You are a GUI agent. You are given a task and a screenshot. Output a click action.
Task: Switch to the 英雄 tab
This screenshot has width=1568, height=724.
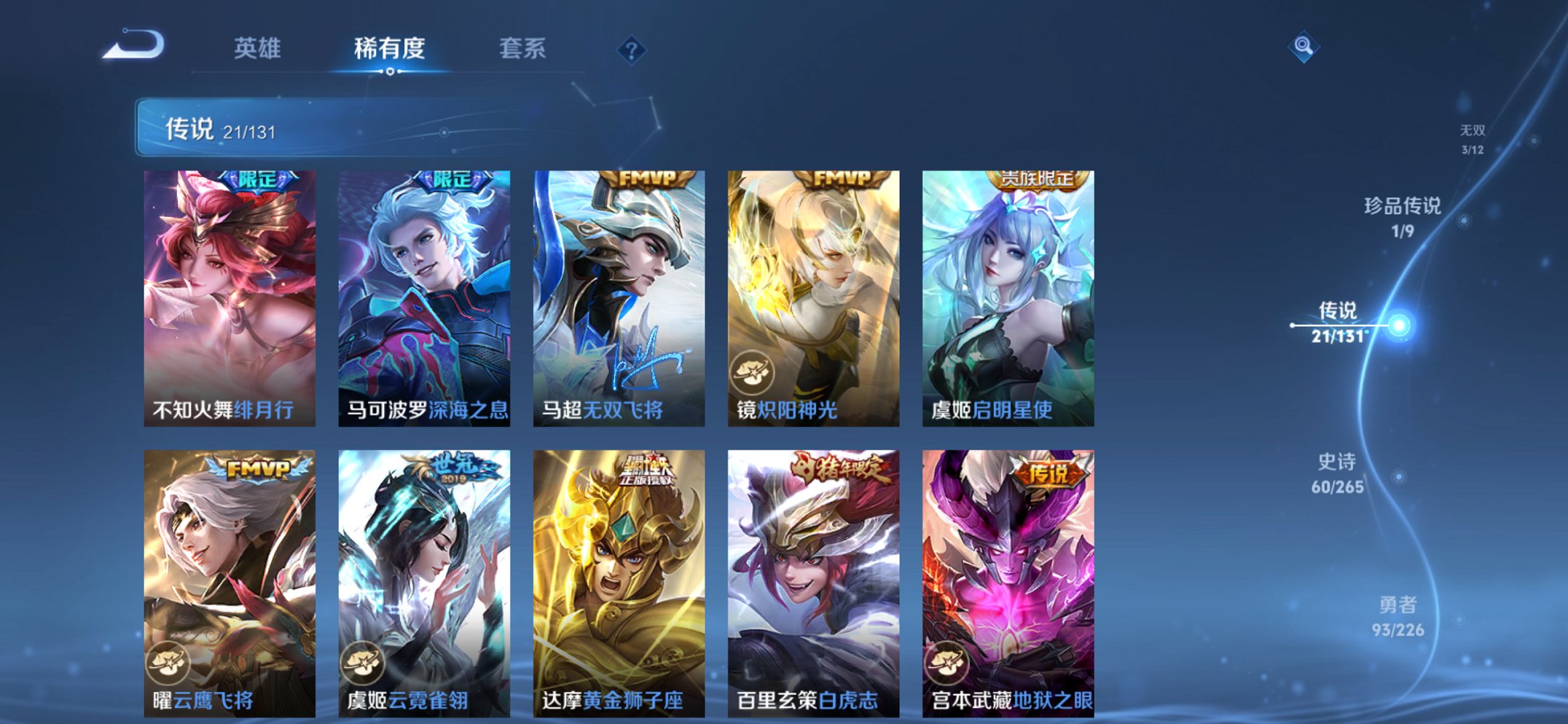[259, 49]
